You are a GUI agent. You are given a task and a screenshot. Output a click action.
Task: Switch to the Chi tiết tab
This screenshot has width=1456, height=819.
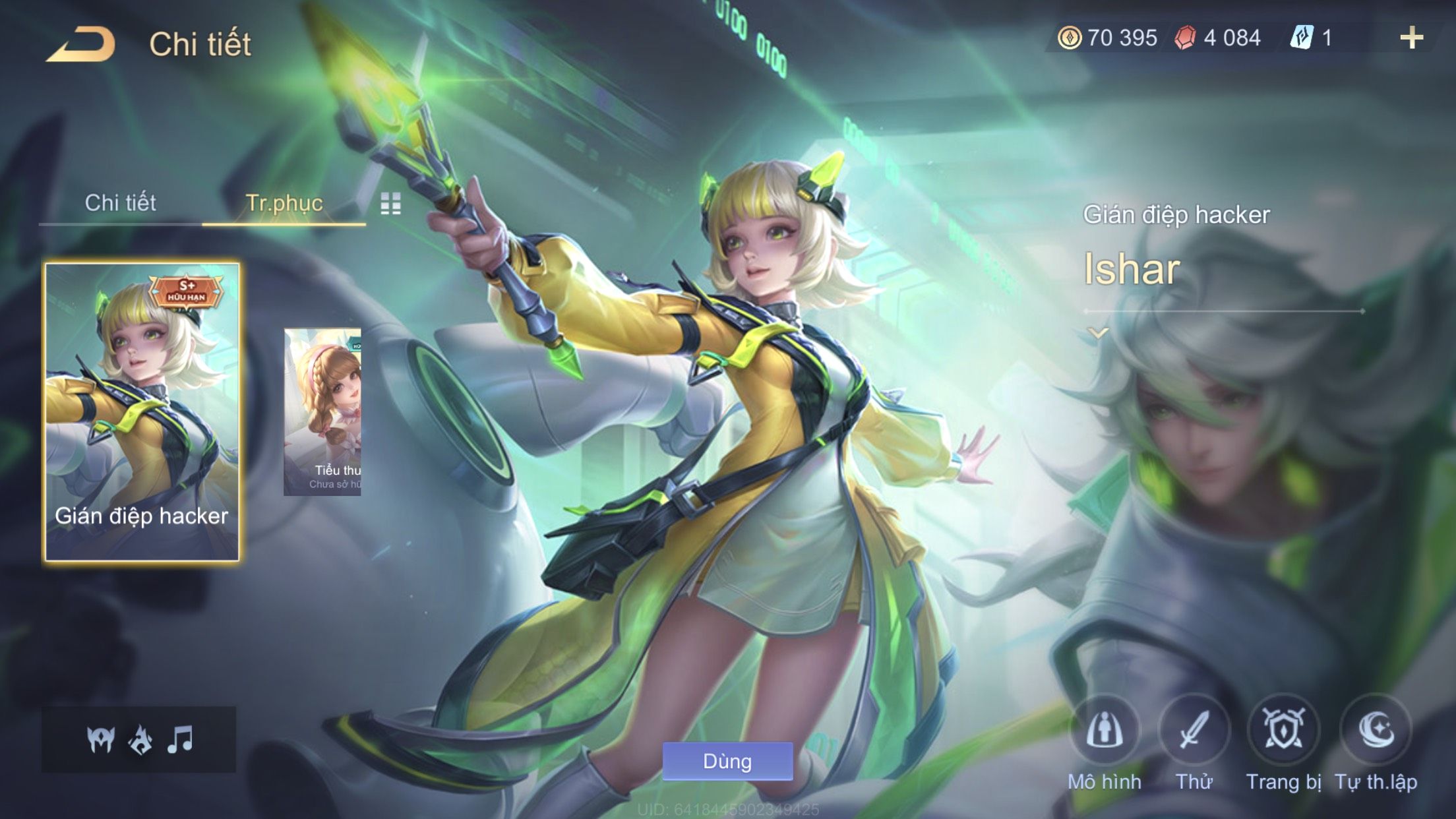(x=120, y=203)
